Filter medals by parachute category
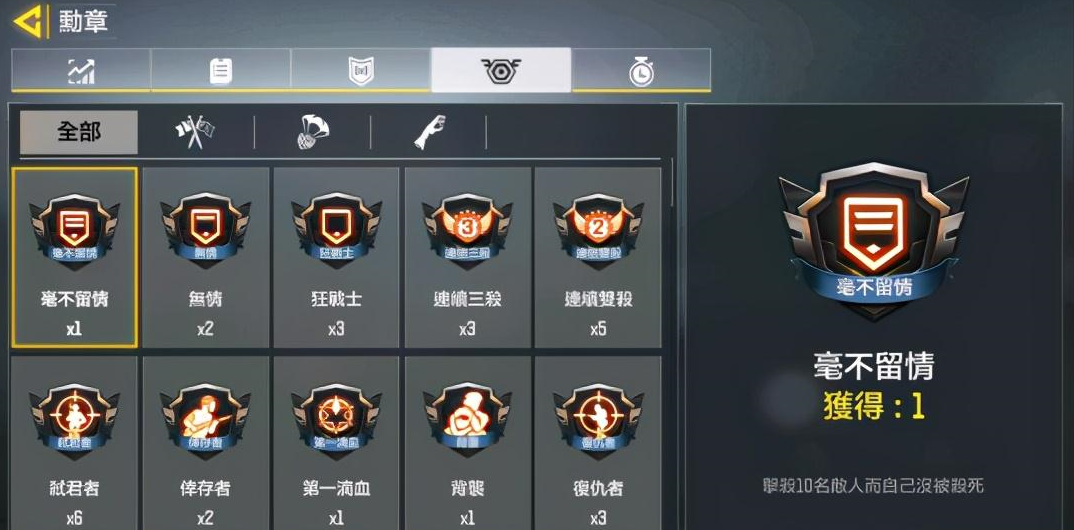Screen dimensions: 1074x530 313,132
